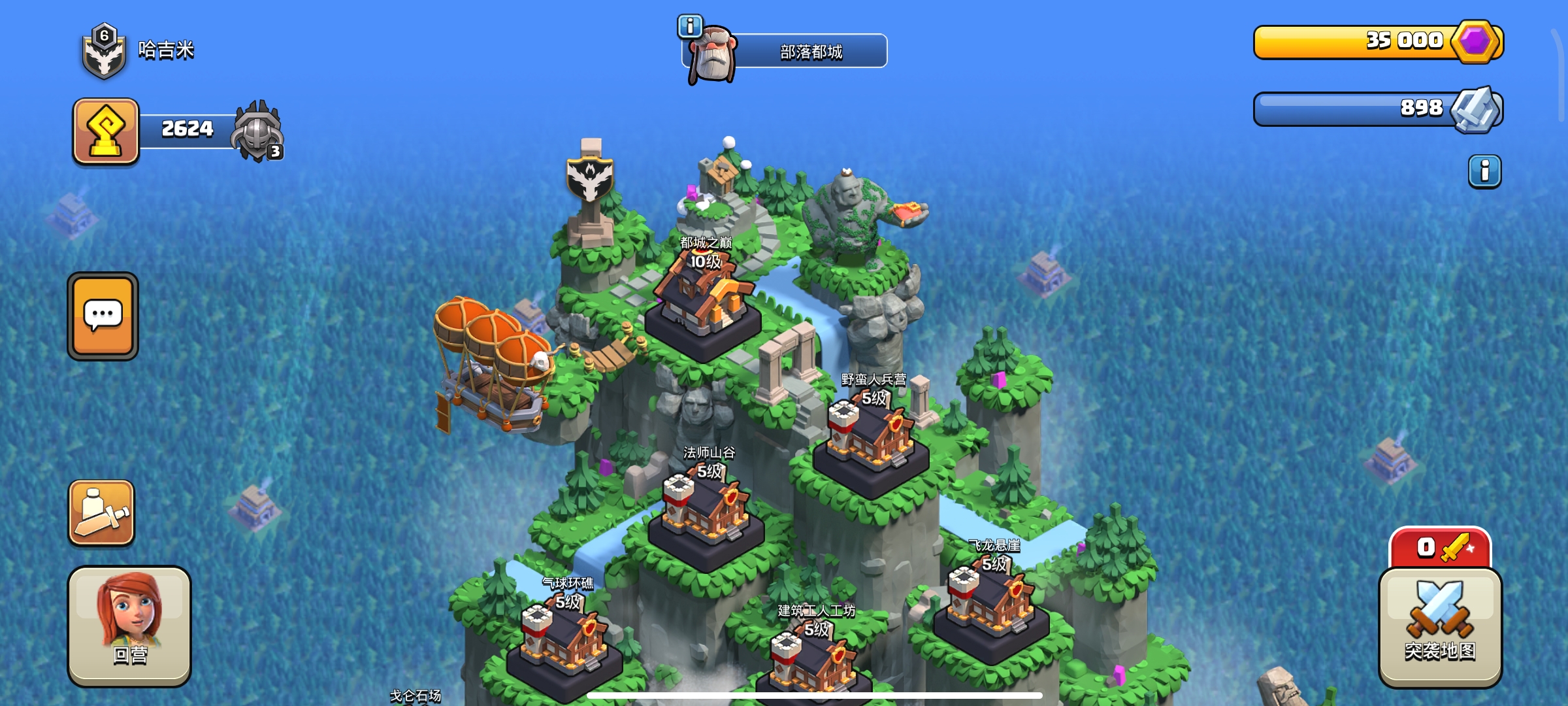This screenshot has height=706, width=1568.
Task: View the 哈吉米 clan badge
Action: [104, 52]
